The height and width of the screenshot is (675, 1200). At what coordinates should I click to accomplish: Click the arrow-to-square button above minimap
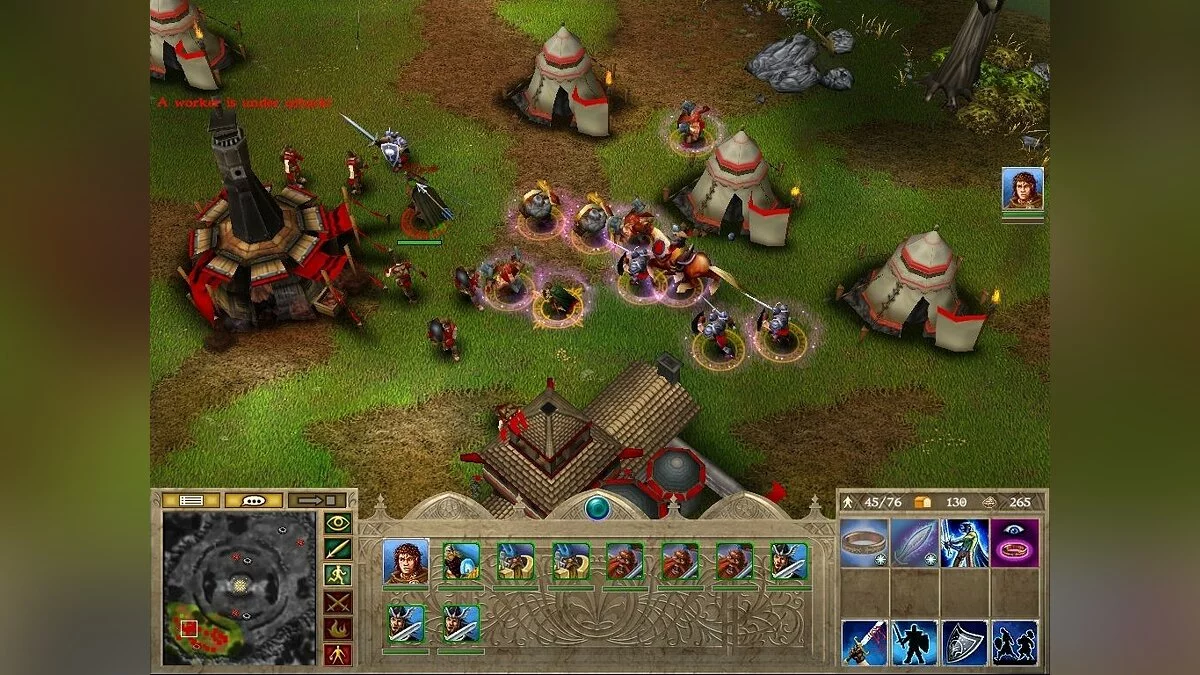point(316,500)
